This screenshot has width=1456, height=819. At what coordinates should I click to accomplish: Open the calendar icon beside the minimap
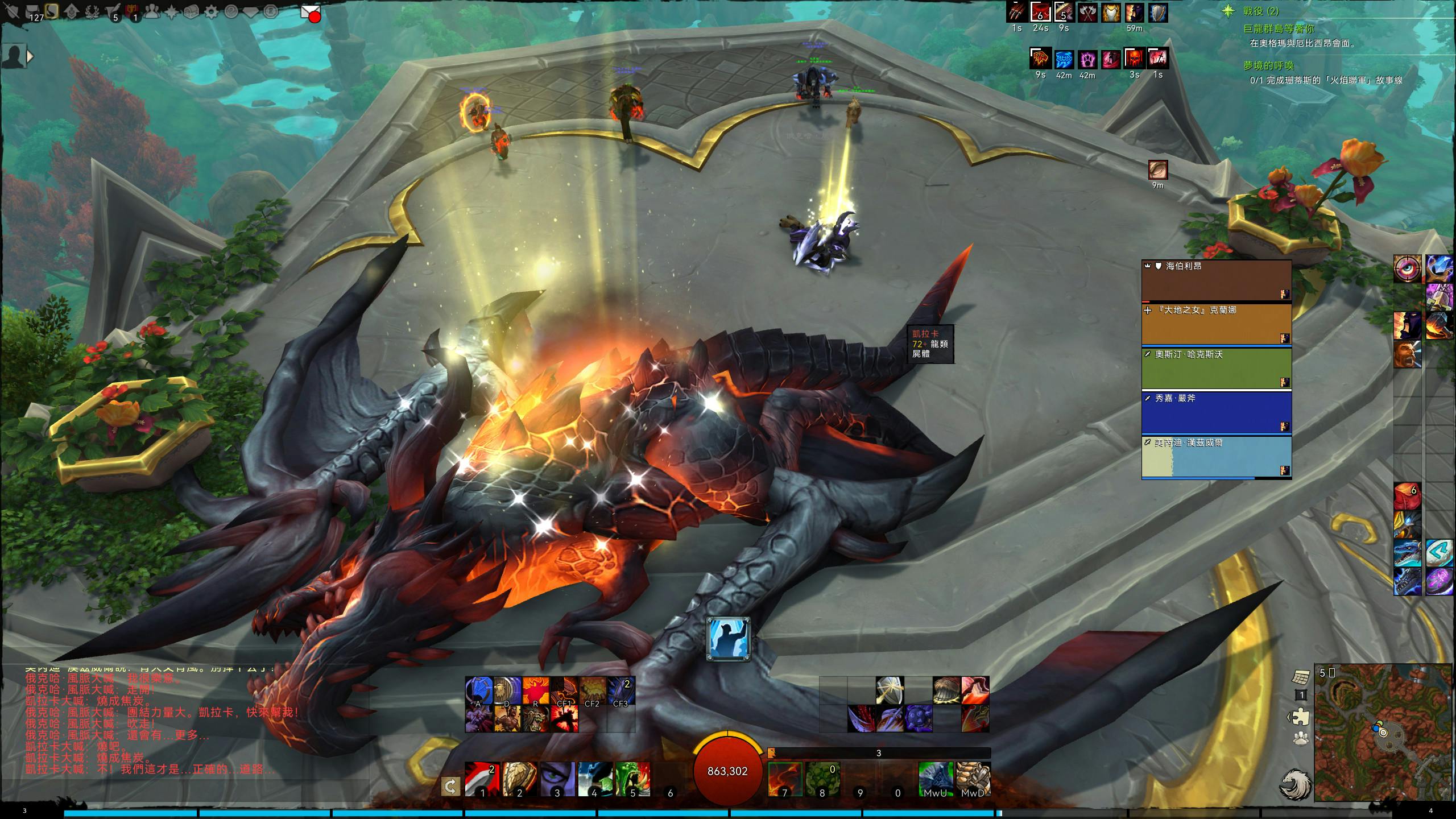[x=1301, y=677]
